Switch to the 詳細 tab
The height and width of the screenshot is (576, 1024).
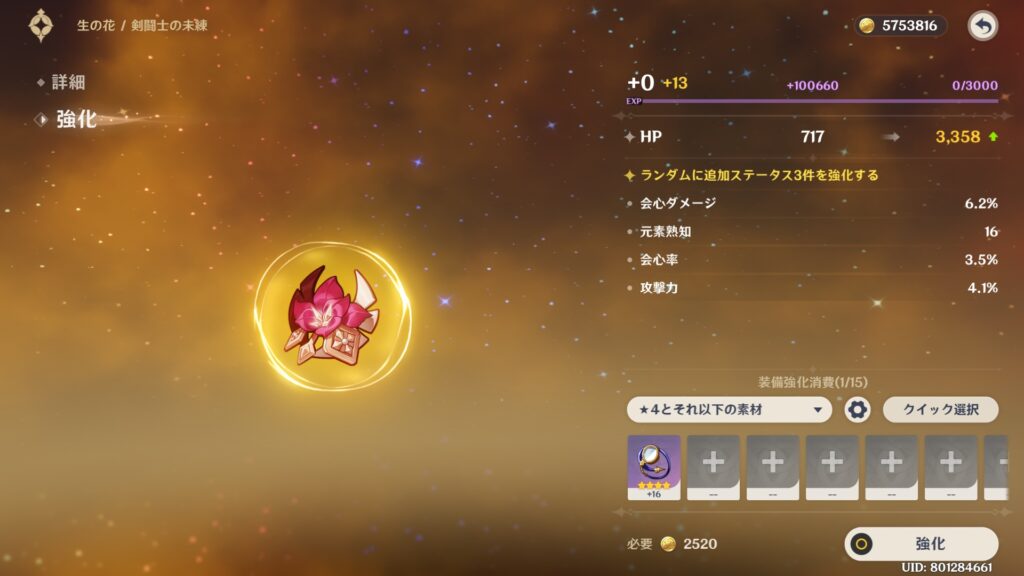click(68, 82)
